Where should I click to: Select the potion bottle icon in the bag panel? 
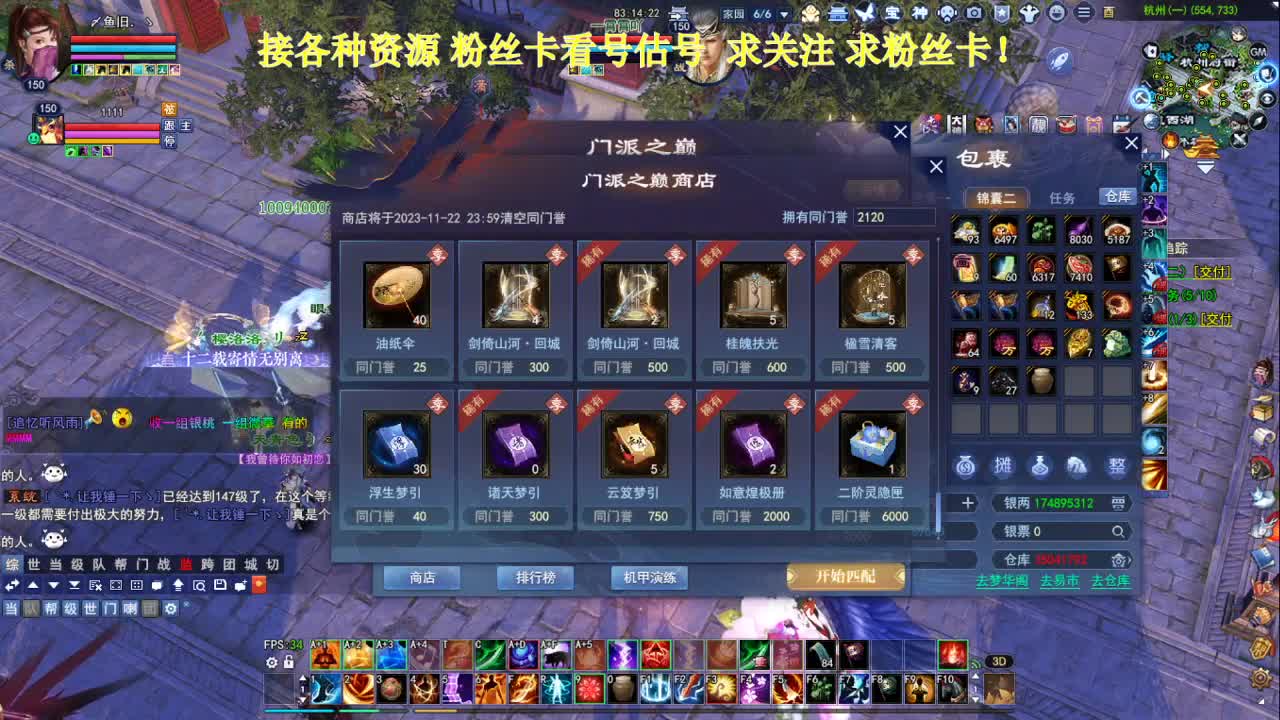click(x=1039, y=467)
